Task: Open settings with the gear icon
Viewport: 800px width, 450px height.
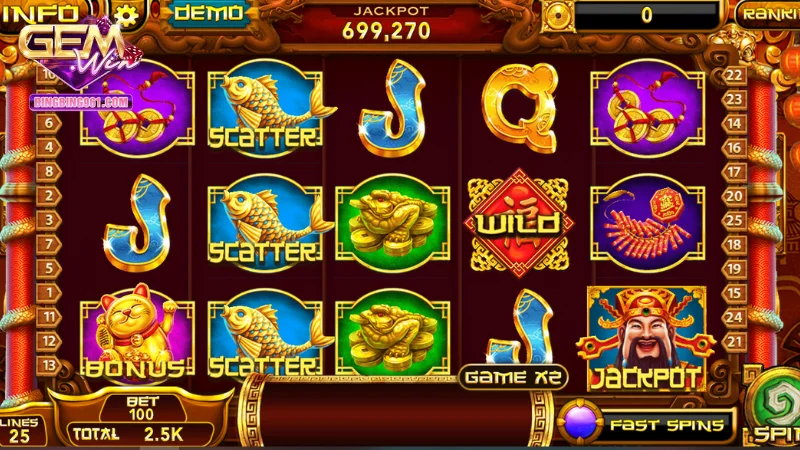Action: 125,14
